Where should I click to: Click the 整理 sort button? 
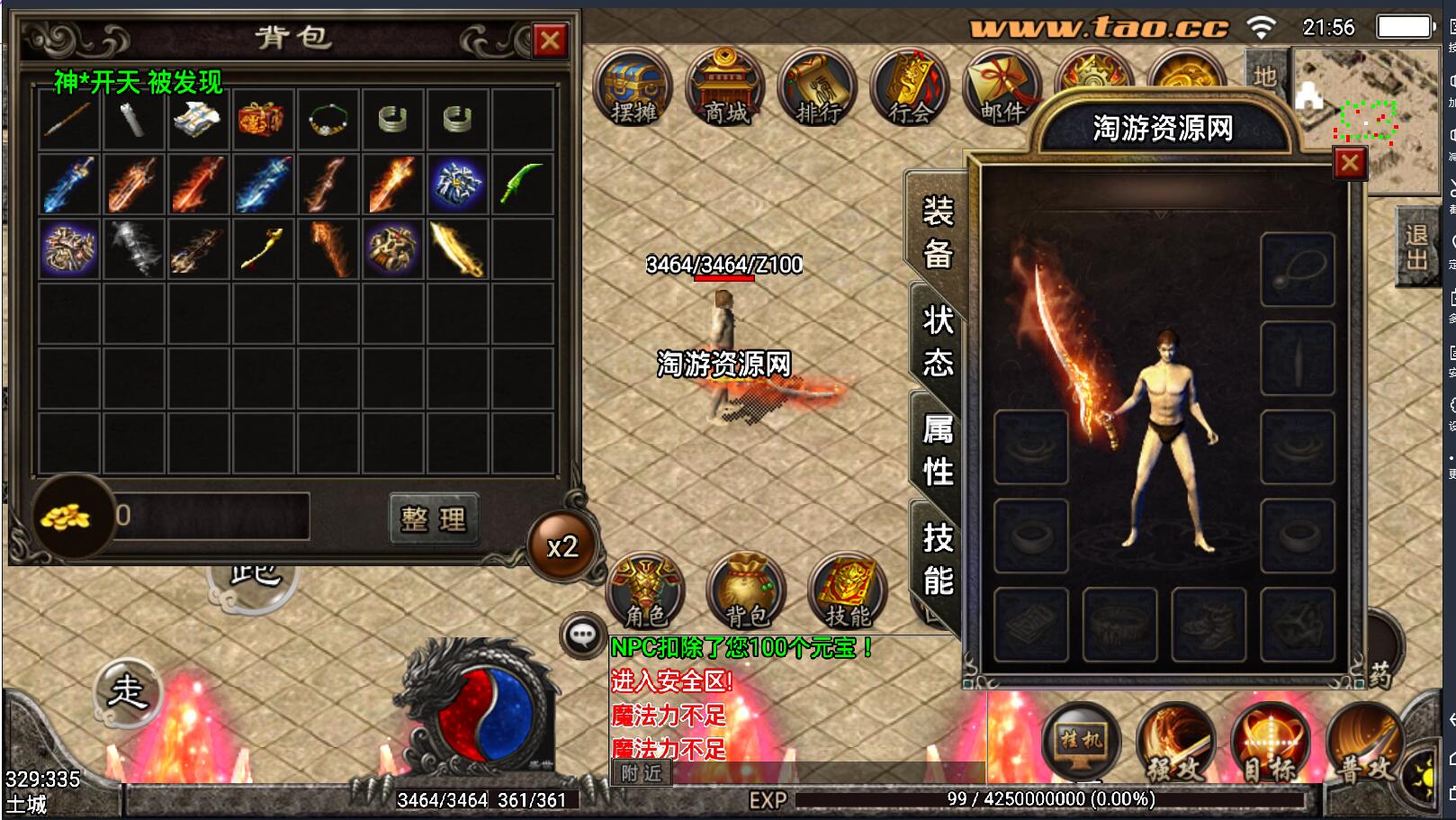(x=434, y=518)
